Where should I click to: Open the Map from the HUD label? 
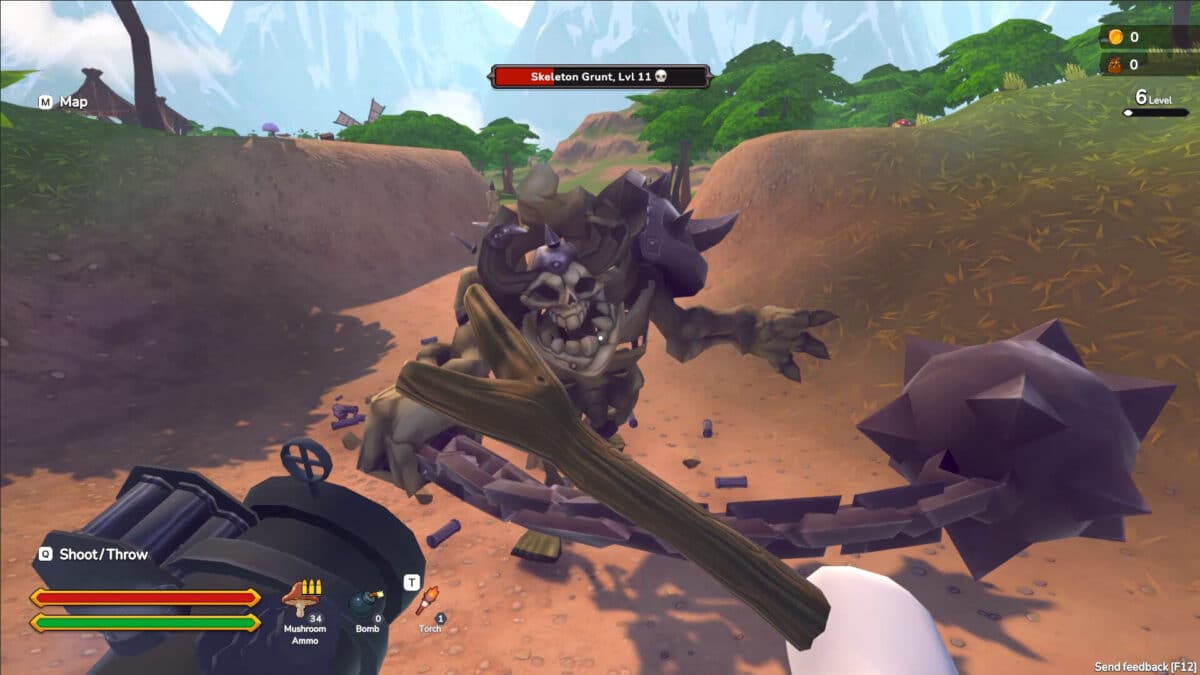click(x=64, y=102)
